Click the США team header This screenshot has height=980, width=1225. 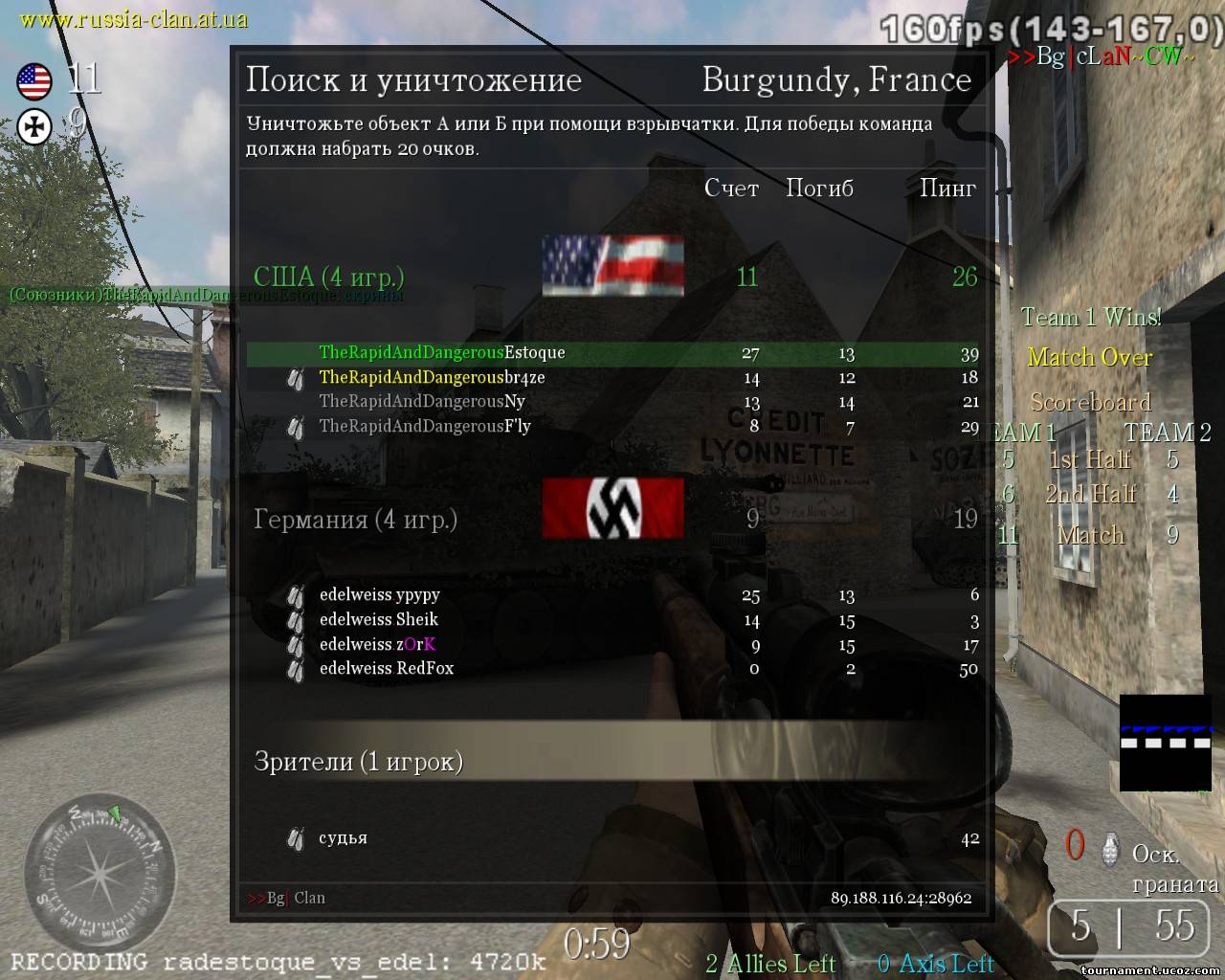point(328,278)
